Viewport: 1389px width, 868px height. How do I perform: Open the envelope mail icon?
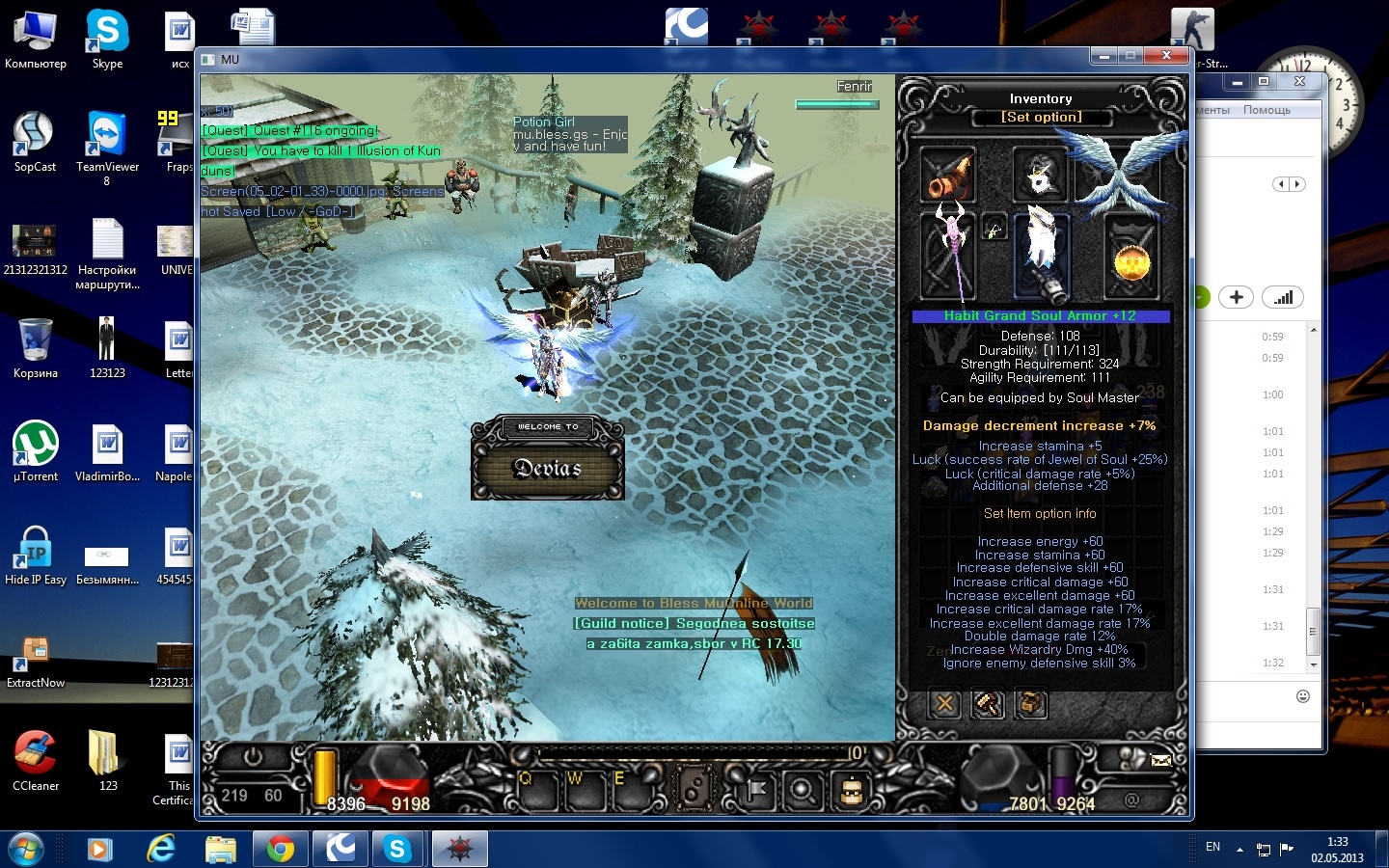[1161, 760]
